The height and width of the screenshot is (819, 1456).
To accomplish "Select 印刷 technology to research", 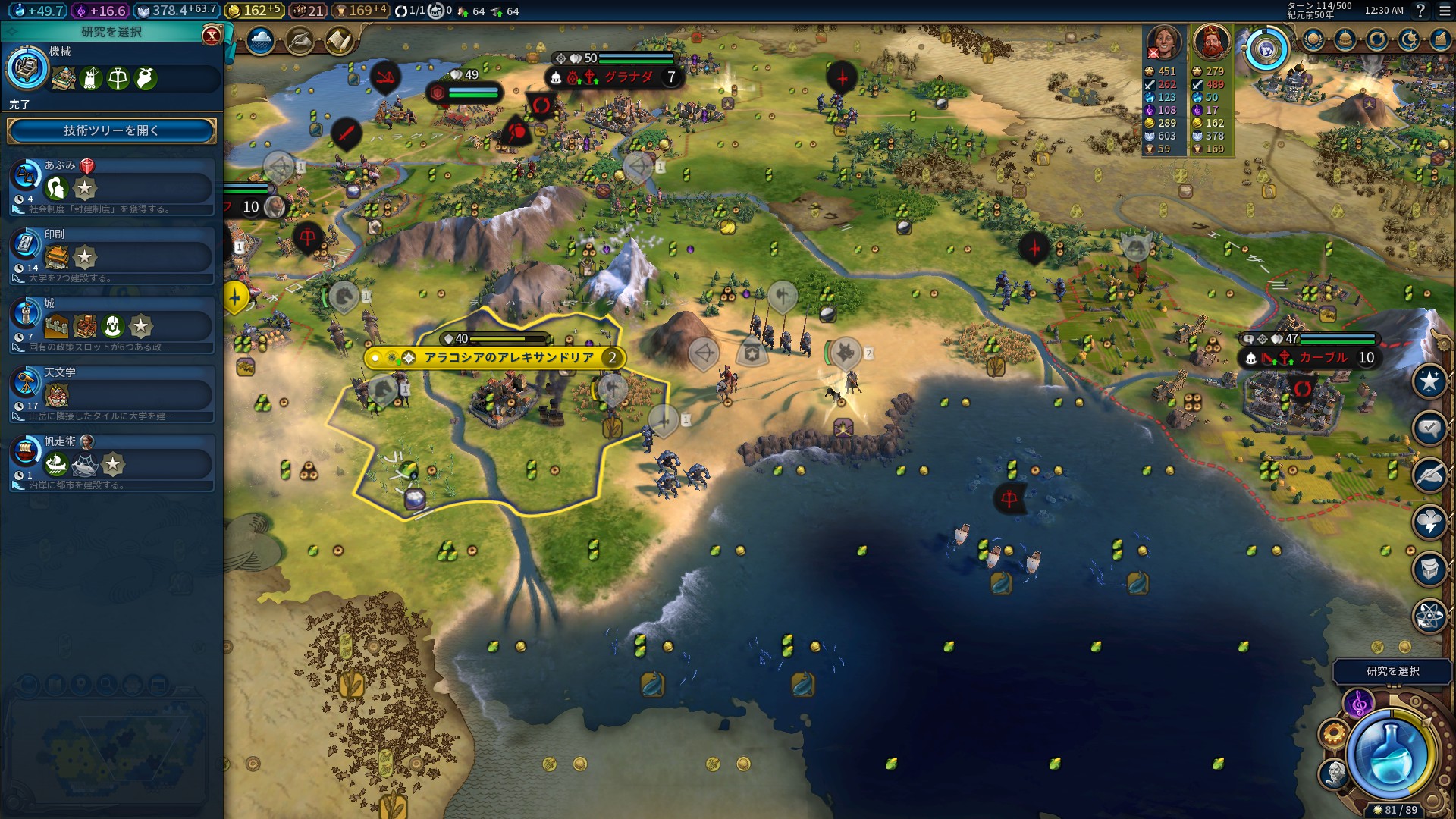I will [x=111, y=256].
